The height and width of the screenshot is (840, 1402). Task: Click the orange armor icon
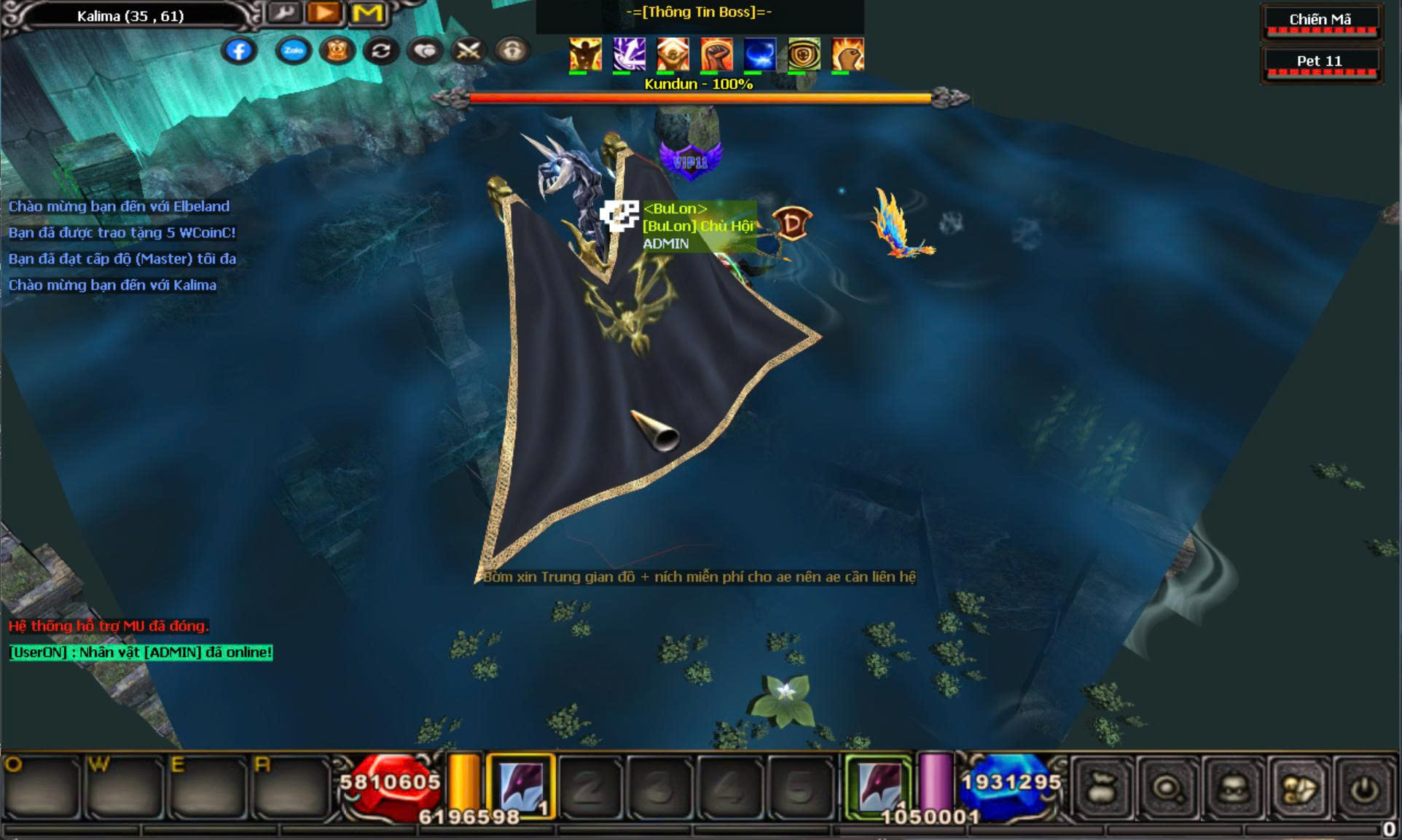pos(337,50)
